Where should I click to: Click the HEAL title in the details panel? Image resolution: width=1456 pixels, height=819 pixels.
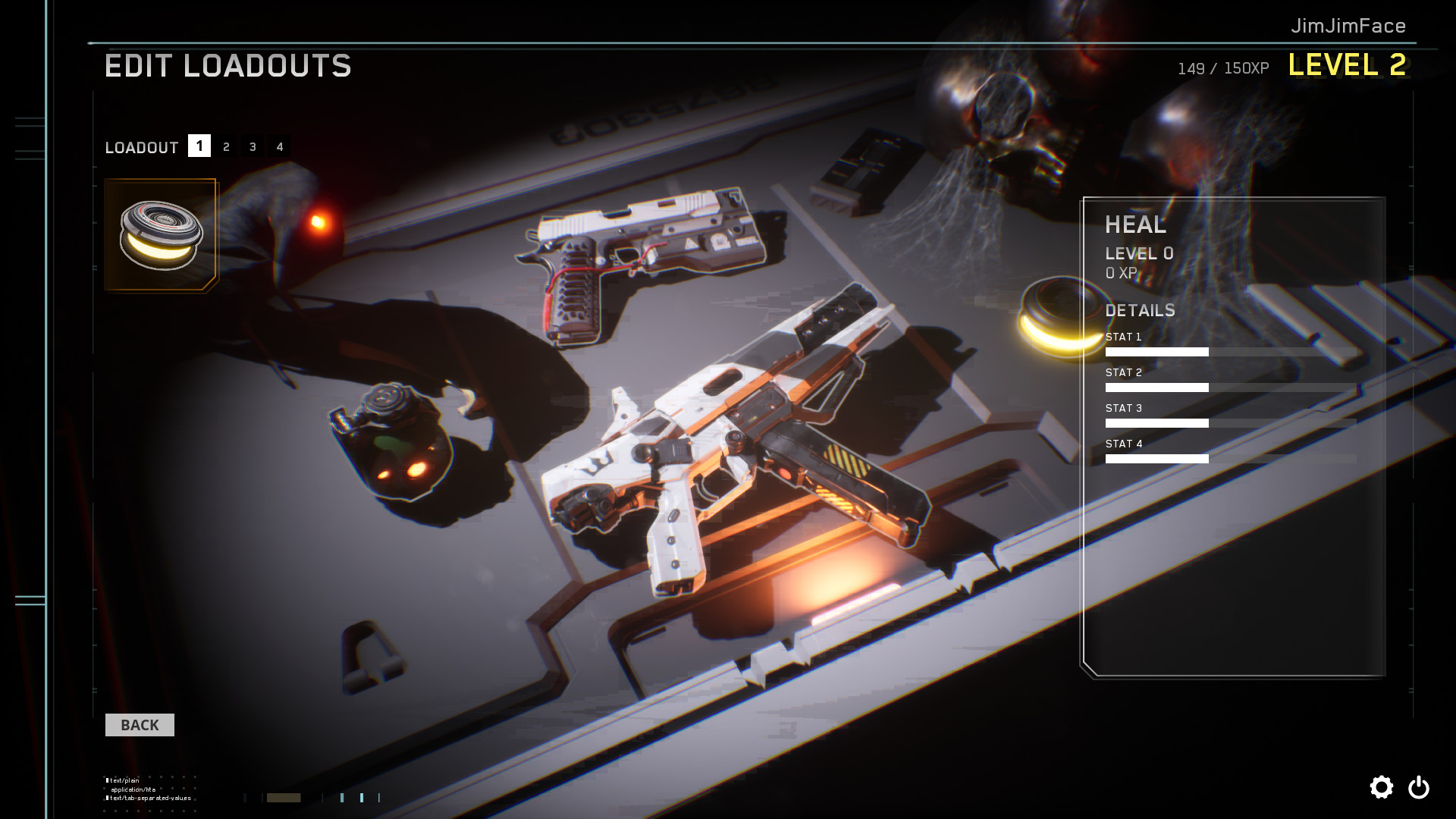(1135, 225)
